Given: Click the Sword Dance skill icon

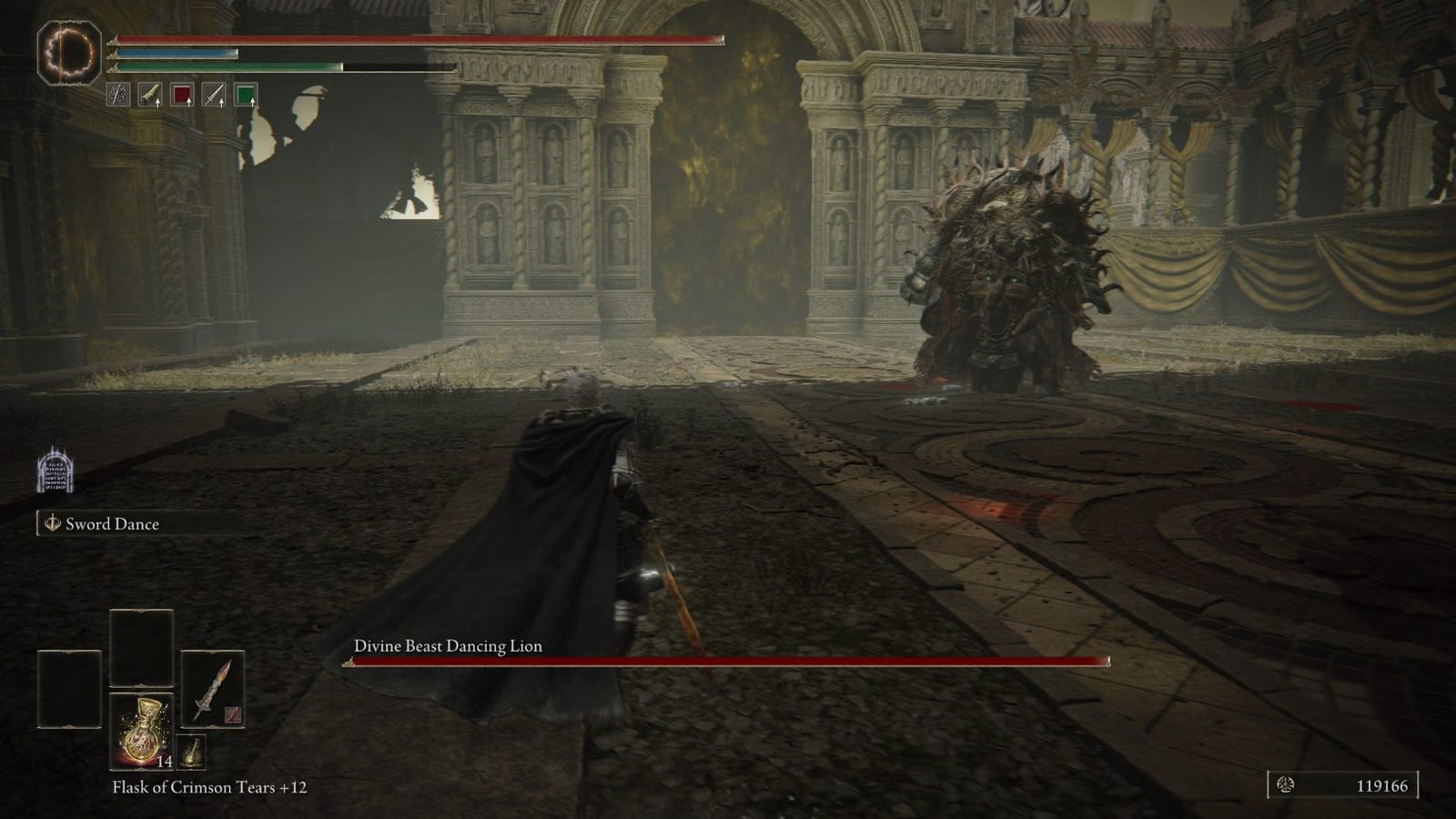Looking at the screenshot, I should coord(52,524).
